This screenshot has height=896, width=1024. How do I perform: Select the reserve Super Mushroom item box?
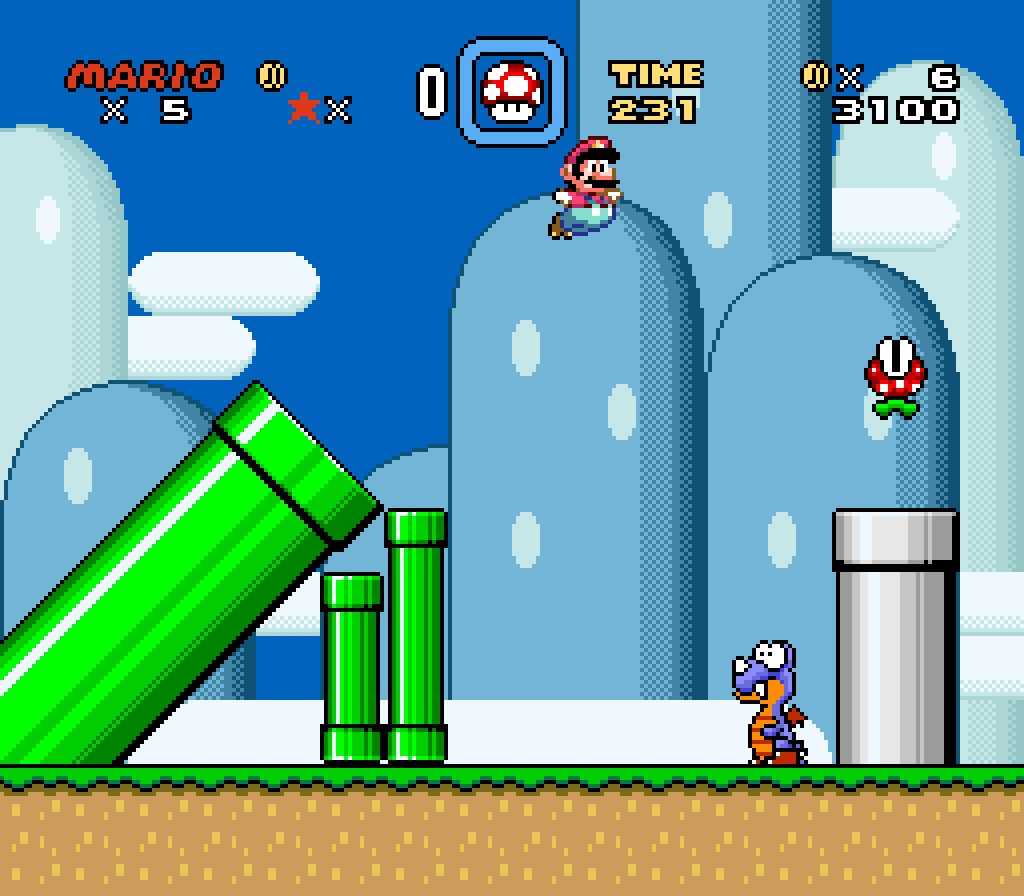511,89
